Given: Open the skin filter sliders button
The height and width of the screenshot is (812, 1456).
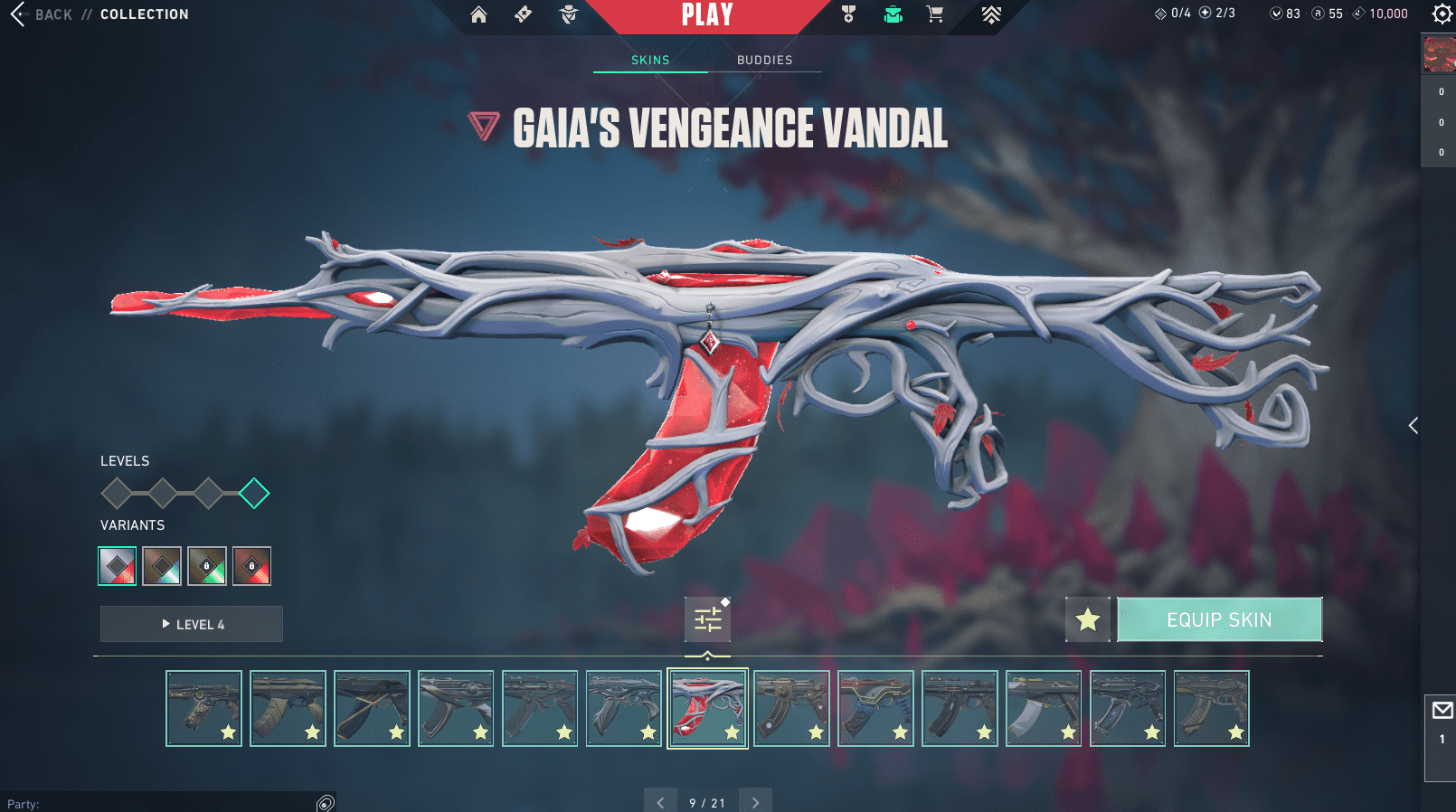Looking at the screenshot, I should (x=707, y=619).
